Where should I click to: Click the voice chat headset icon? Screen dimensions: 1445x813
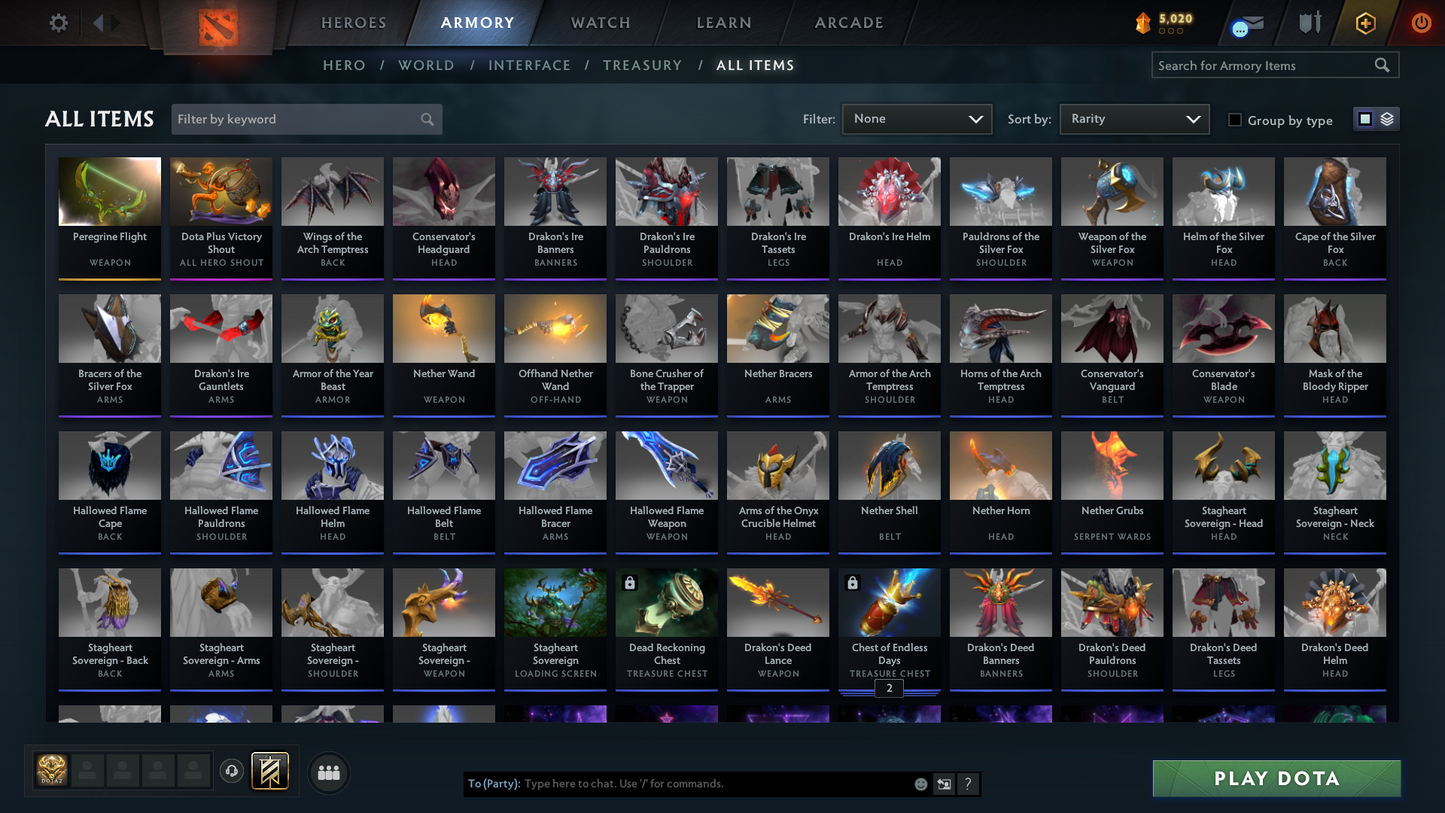click(x=231, y=770)
